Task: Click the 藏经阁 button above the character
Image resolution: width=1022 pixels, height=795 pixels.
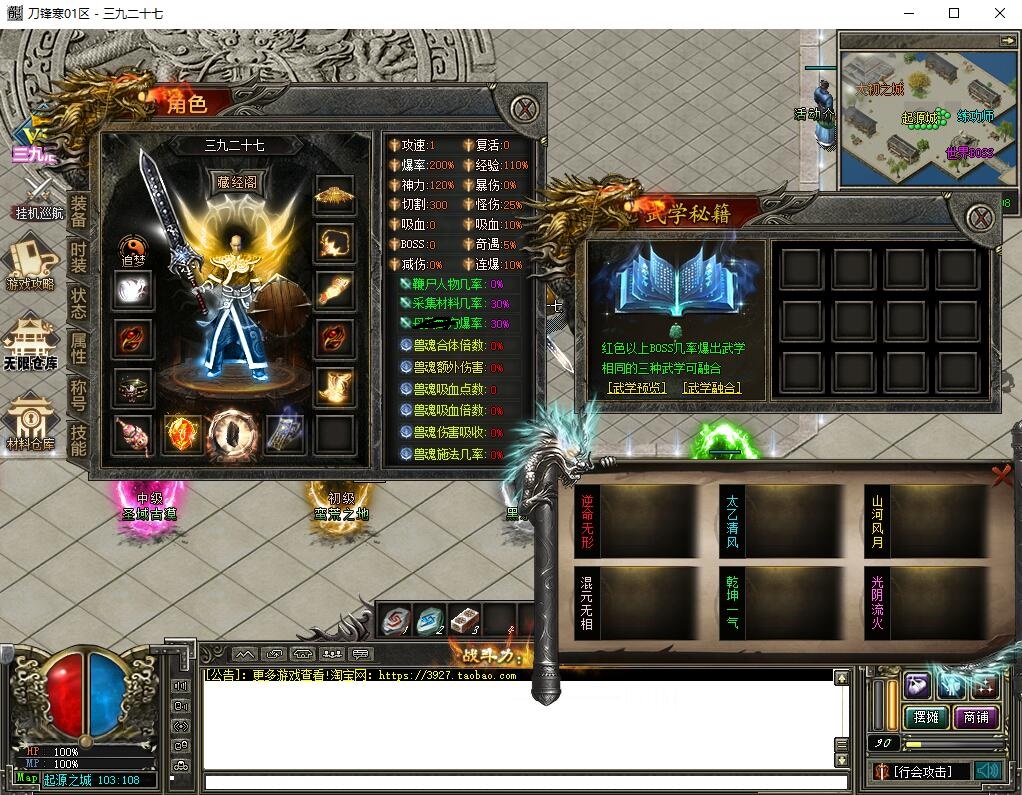Action: (236, 181)
